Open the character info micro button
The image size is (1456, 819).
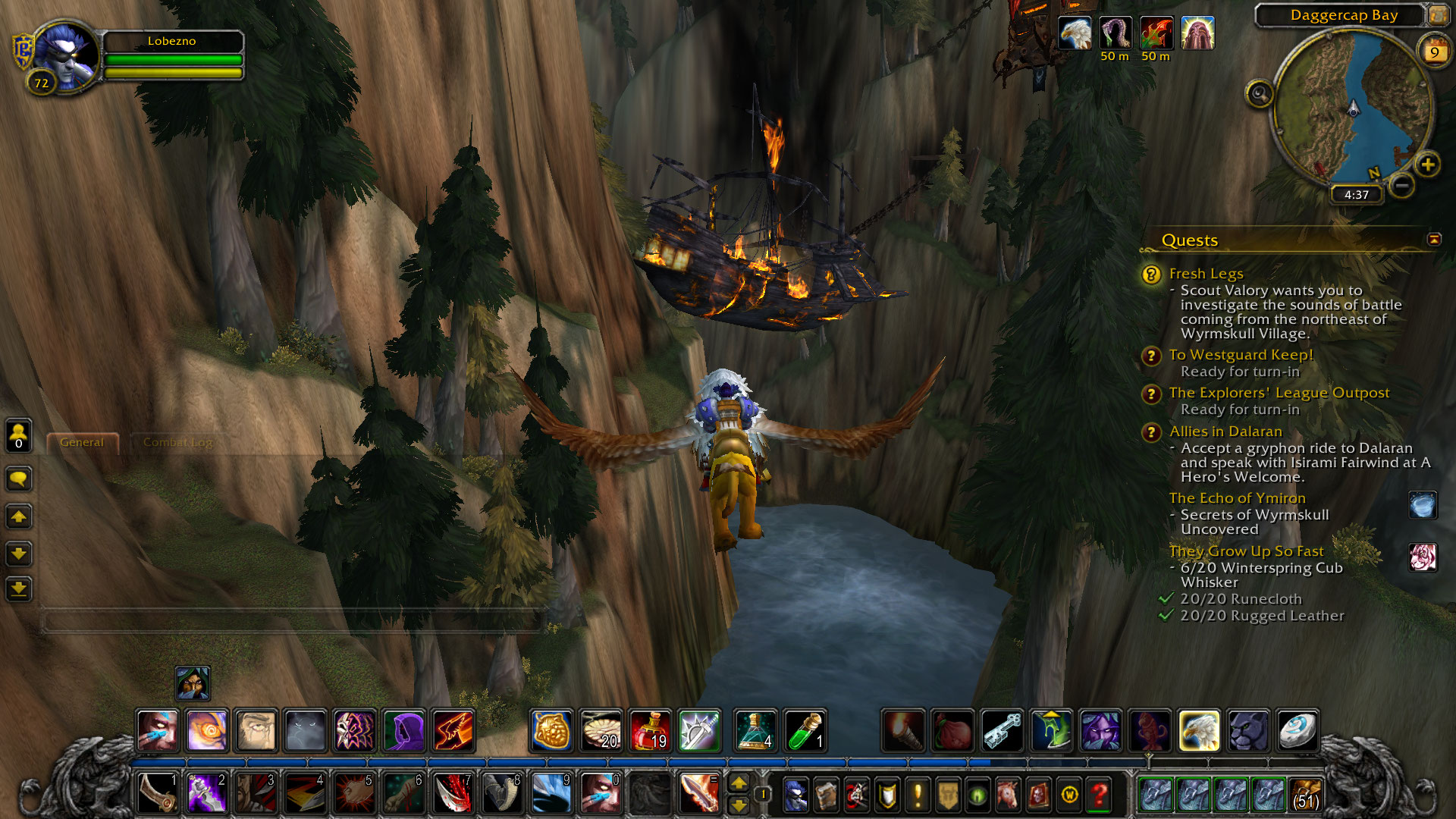795,795
